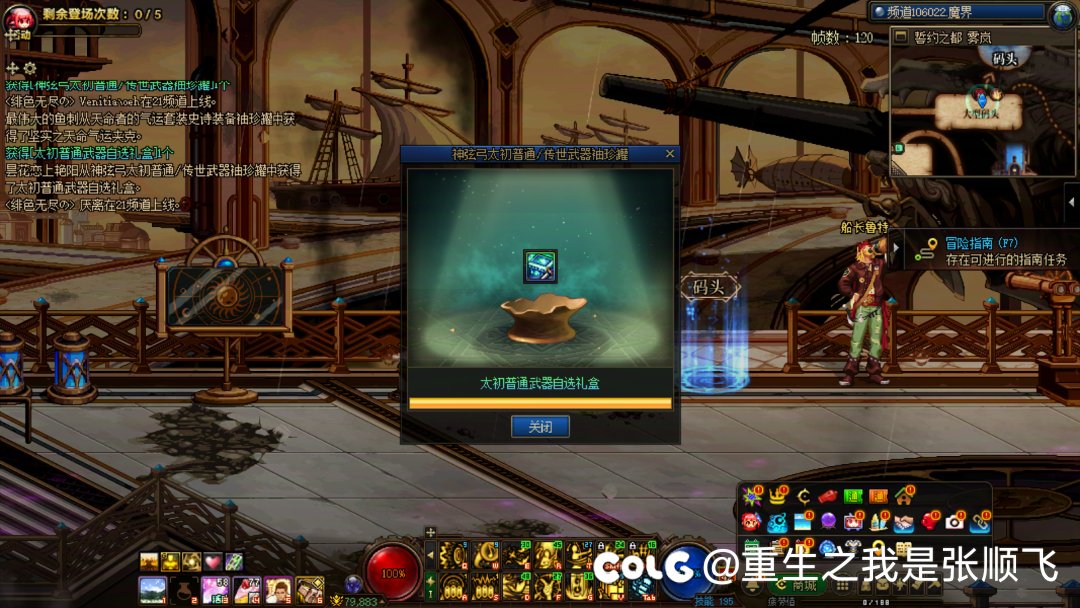Click the handshake icon in menu panel
Screen dimensions: 1080x608
pos(904,522)
